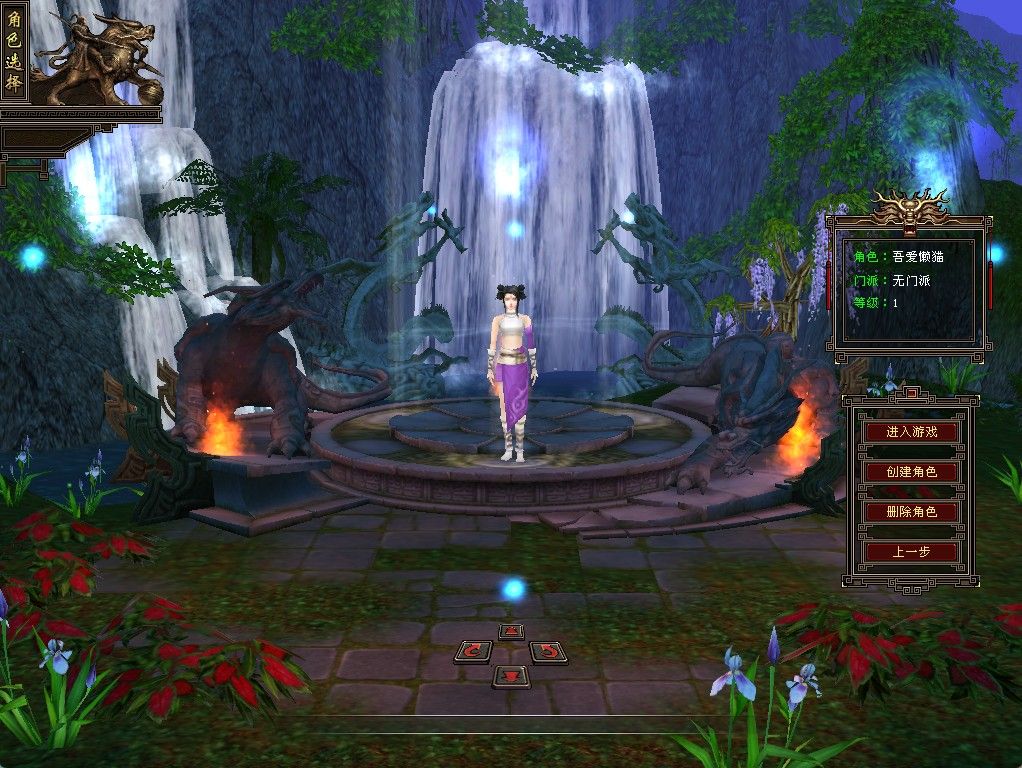Enter the game with 进入游戏
This screenshot has height=768, width=1022.
911,432
